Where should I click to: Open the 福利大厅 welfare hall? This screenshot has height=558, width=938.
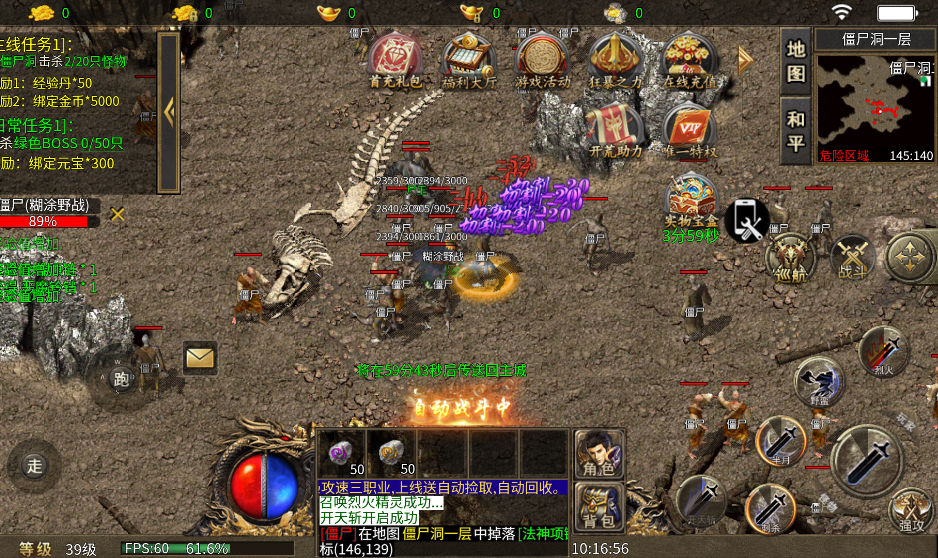(x=468, y=61)
